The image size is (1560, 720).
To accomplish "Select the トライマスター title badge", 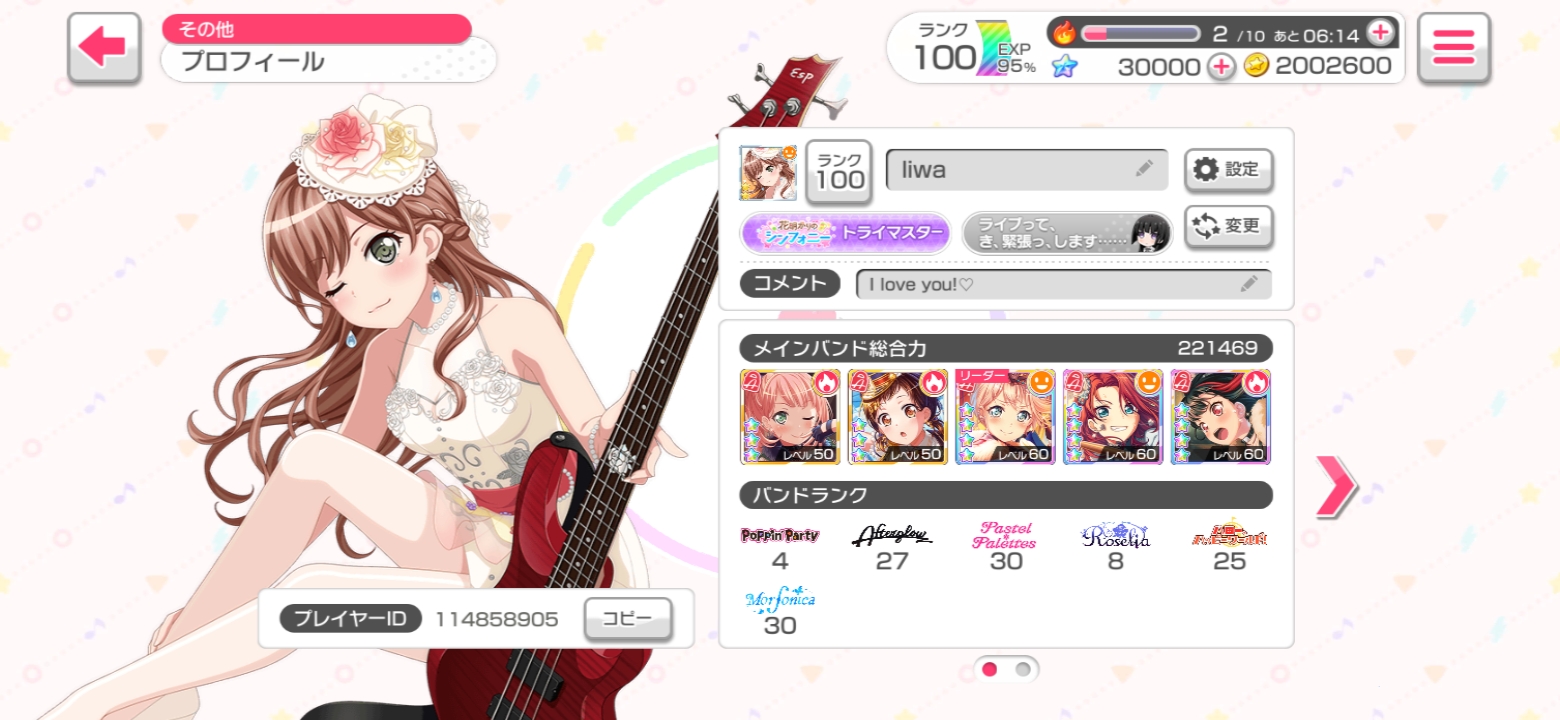I will tap(845, 233).
